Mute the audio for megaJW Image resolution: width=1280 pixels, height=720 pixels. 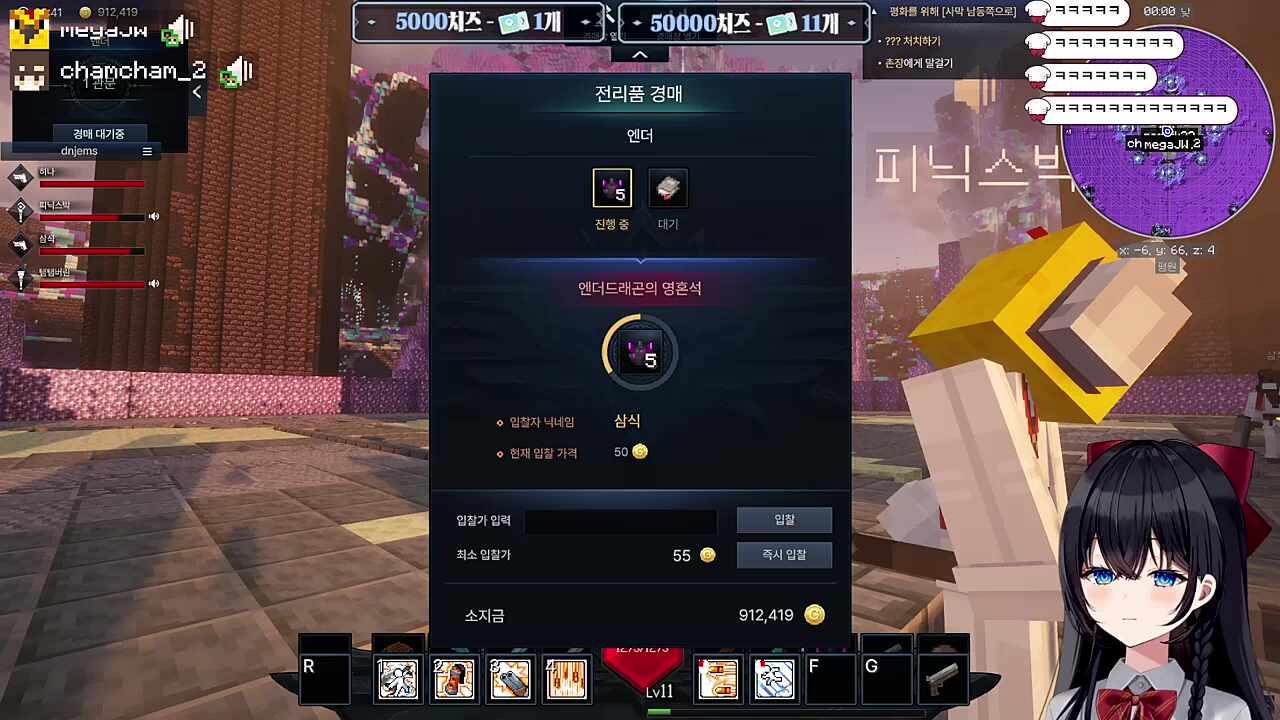point(180,28)
